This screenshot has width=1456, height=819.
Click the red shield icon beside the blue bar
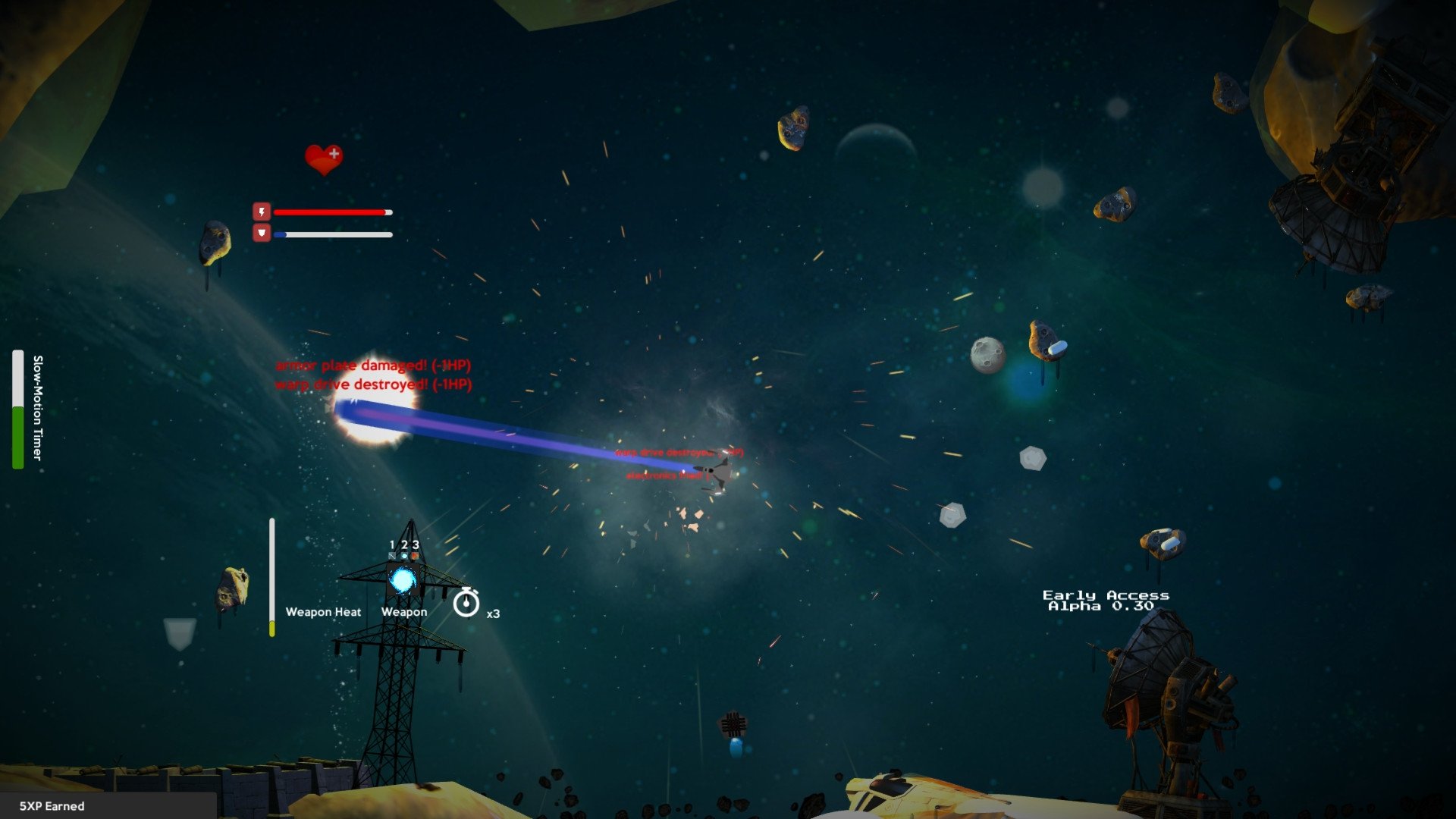click(262, 233)
